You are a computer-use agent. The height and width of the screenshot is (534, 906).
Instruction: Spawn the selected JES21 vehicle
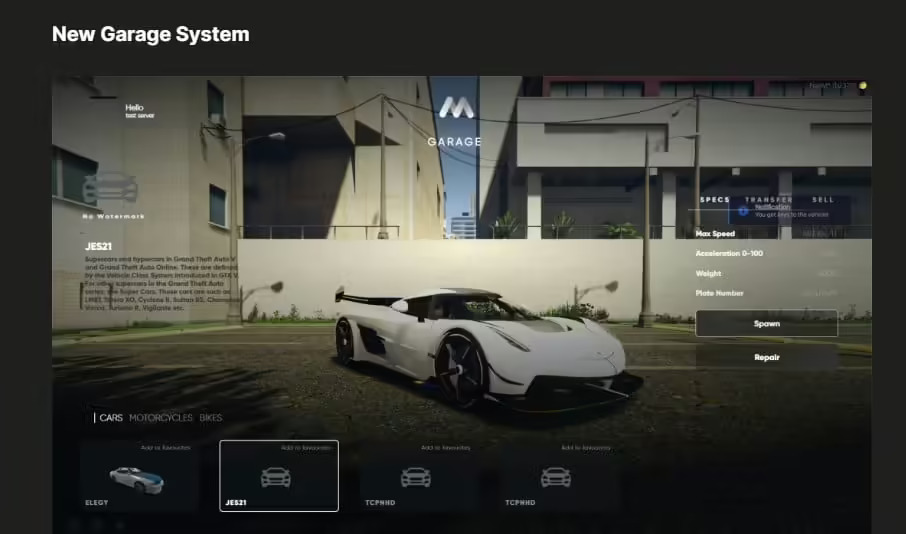coord(766,324)
